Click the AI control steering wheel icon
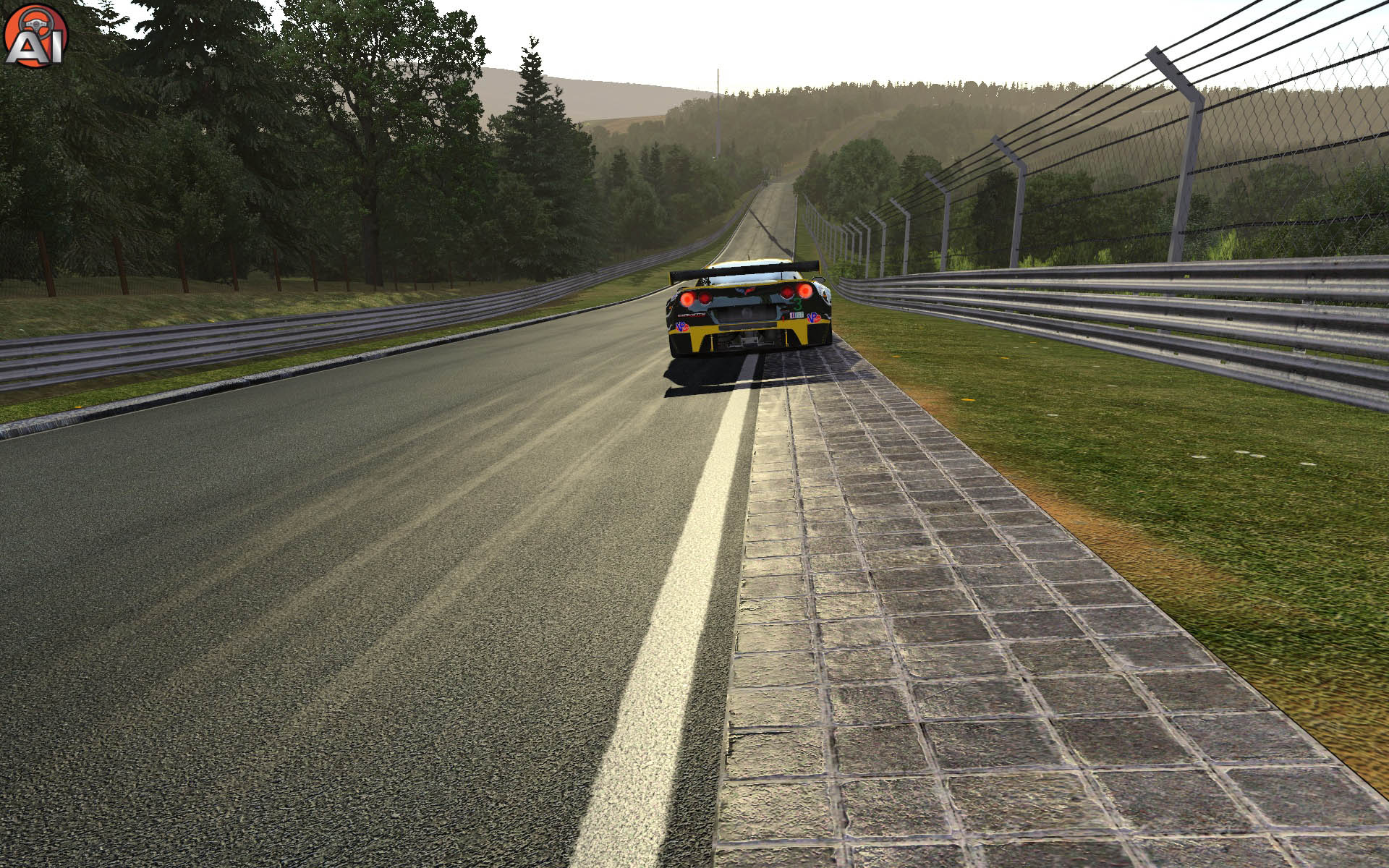 [35, 35]
